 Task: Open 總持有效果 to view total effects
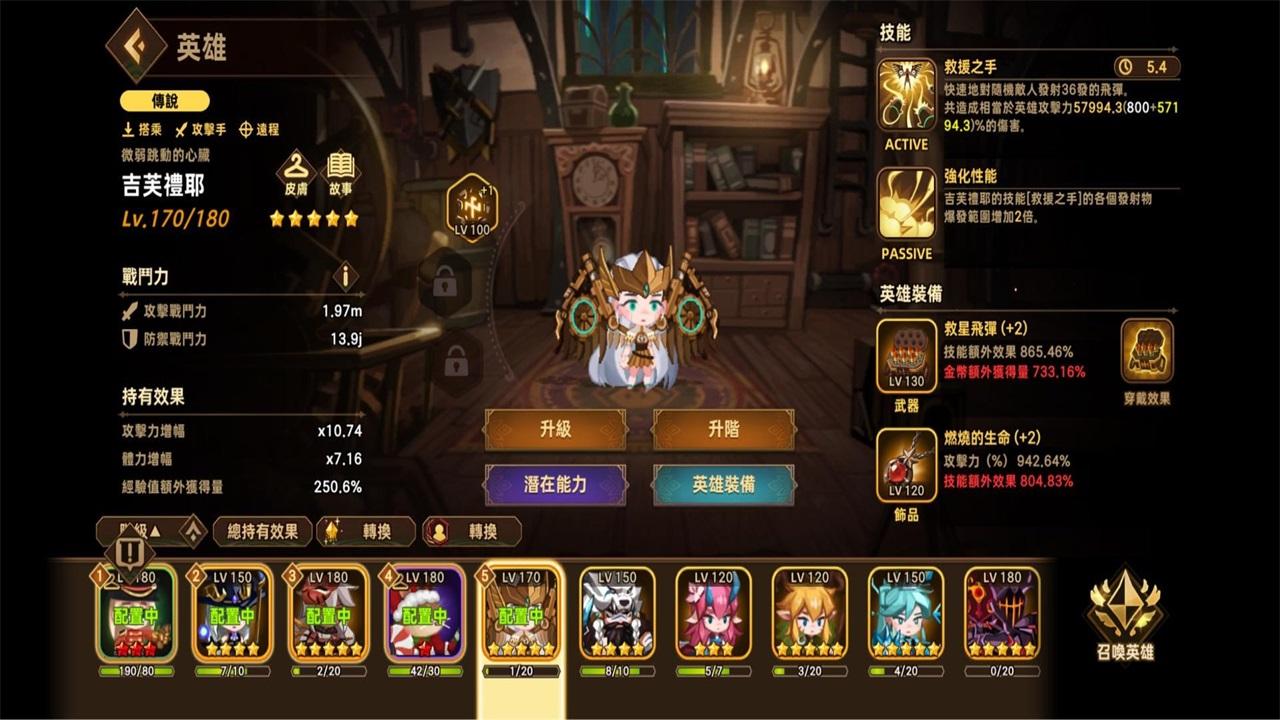[260, 533]
